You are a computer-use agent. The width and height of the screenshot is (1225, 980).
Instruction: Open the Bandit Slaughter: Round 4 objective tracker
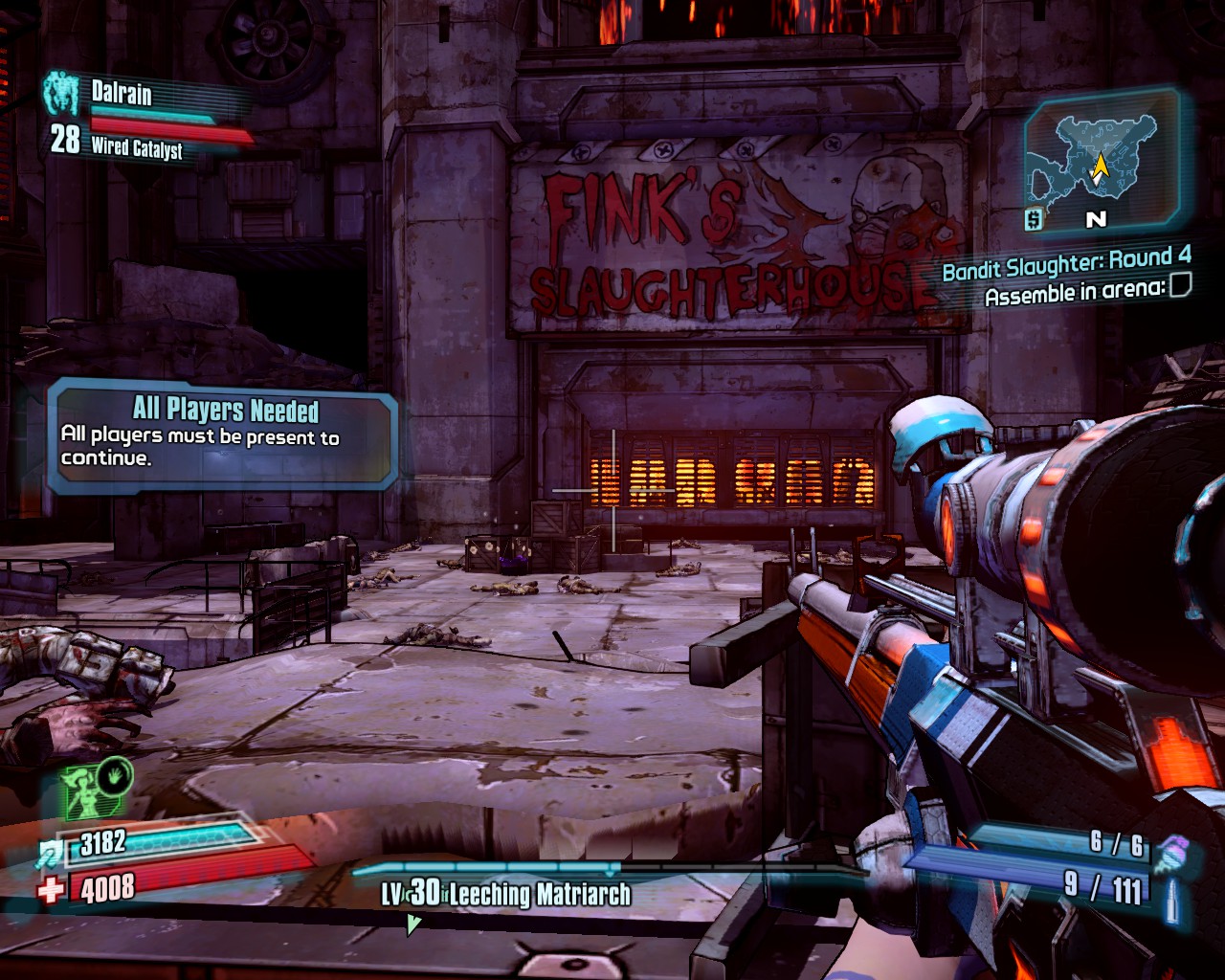[x=1066, y=262]
